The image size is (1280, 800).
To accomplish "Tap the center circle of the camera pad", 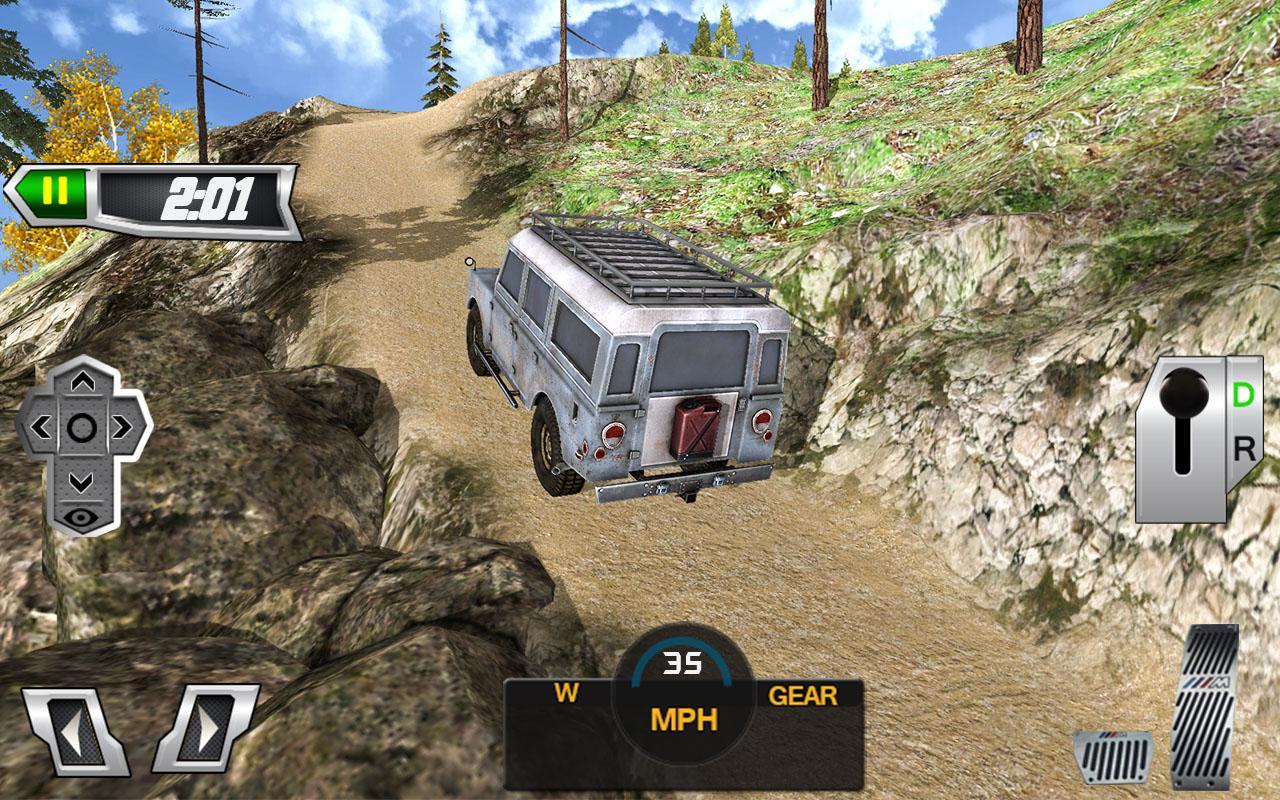I will point(82,428).
